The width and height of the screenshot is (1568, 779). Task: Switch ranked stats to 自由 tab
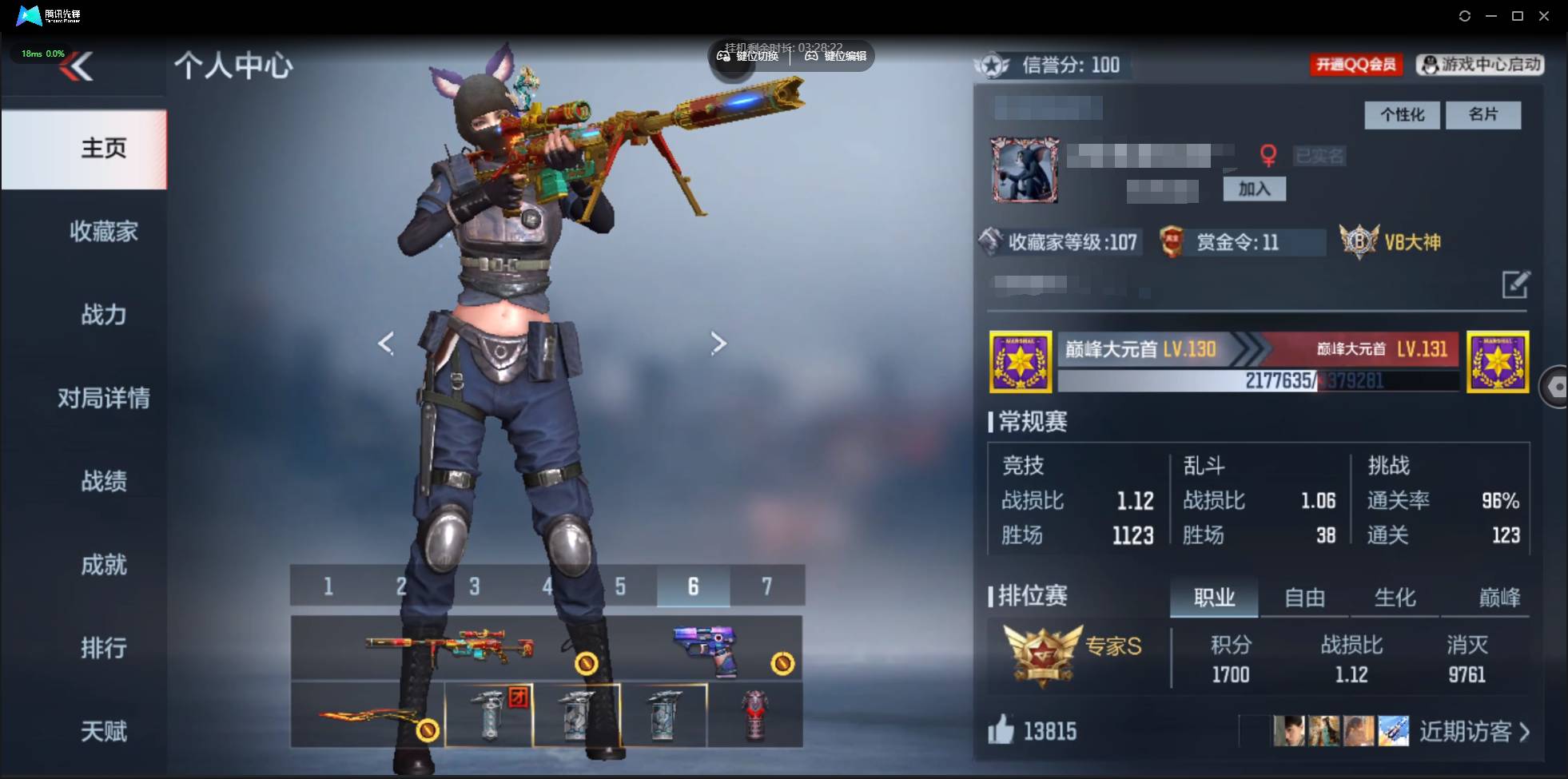pos(1304,598)
